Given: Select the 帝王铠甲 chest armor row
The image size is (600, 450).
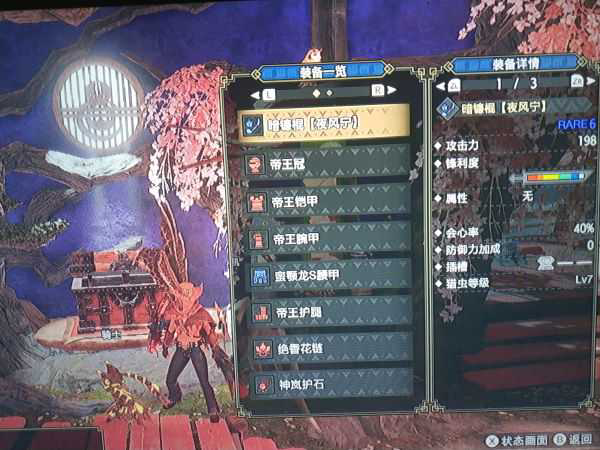Looking at the screenshot, I should coord(325,200).
